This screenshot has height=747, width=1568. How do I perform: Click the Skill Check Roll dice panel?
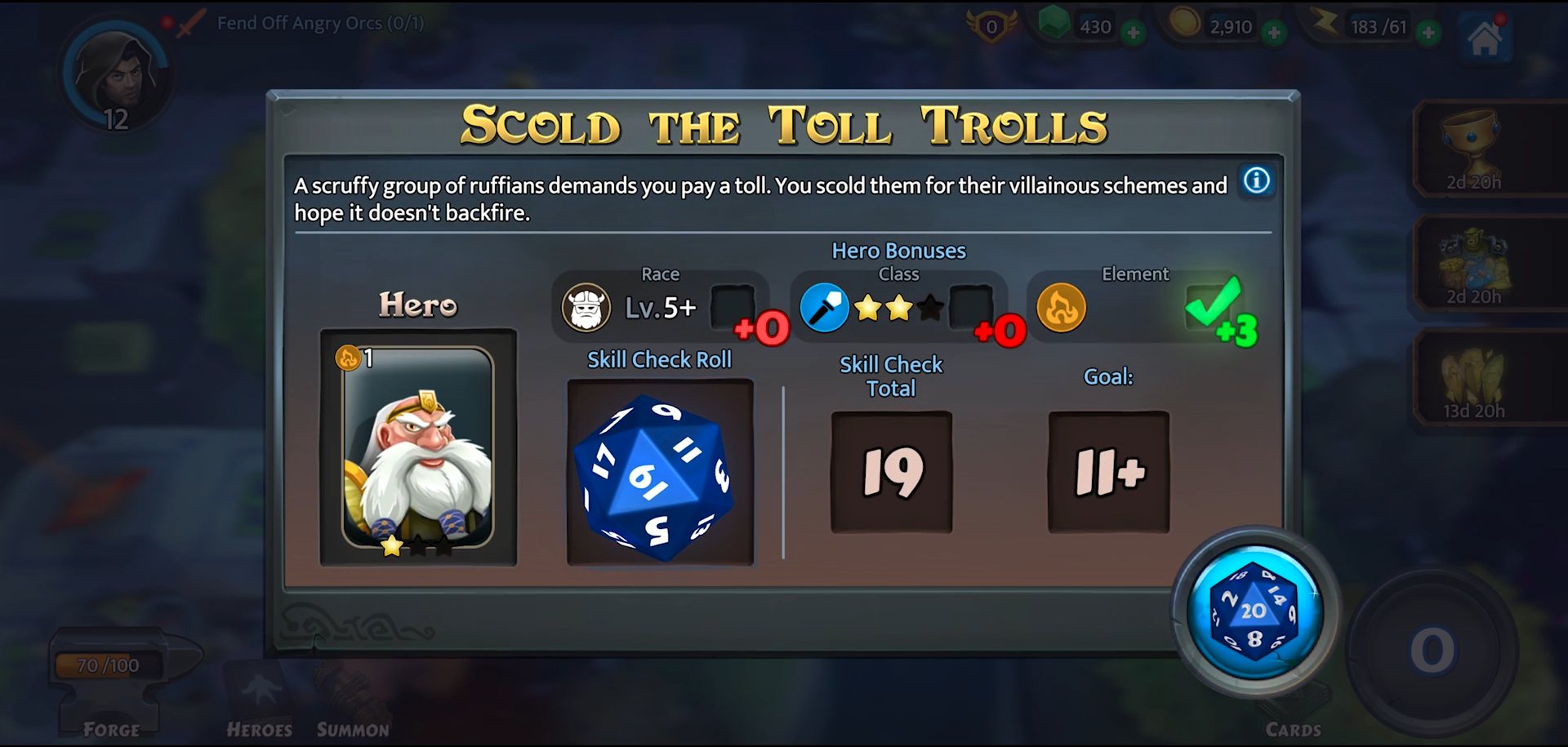[x=660, y=472]
